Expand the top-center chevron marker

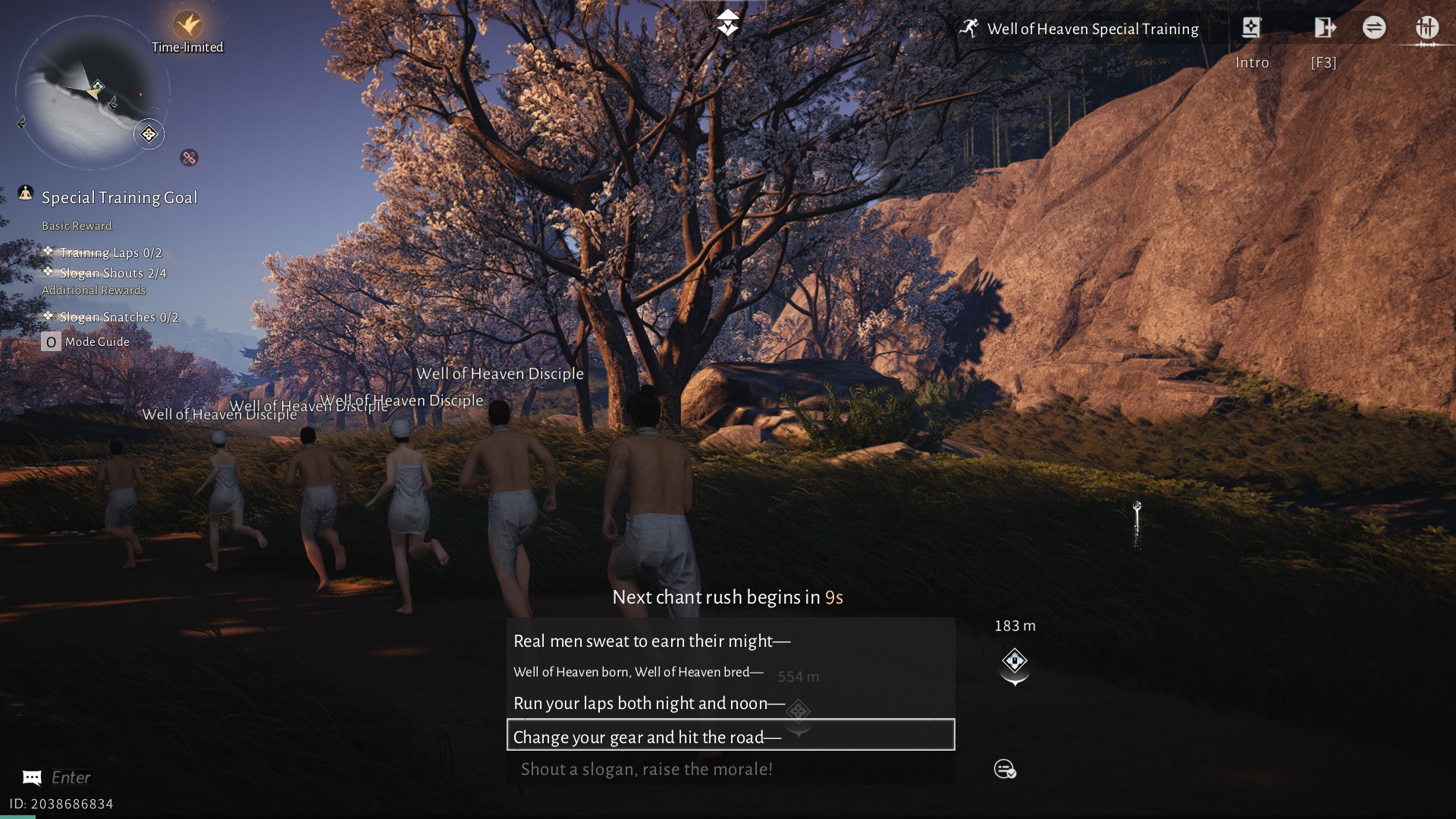coord(728,23)
